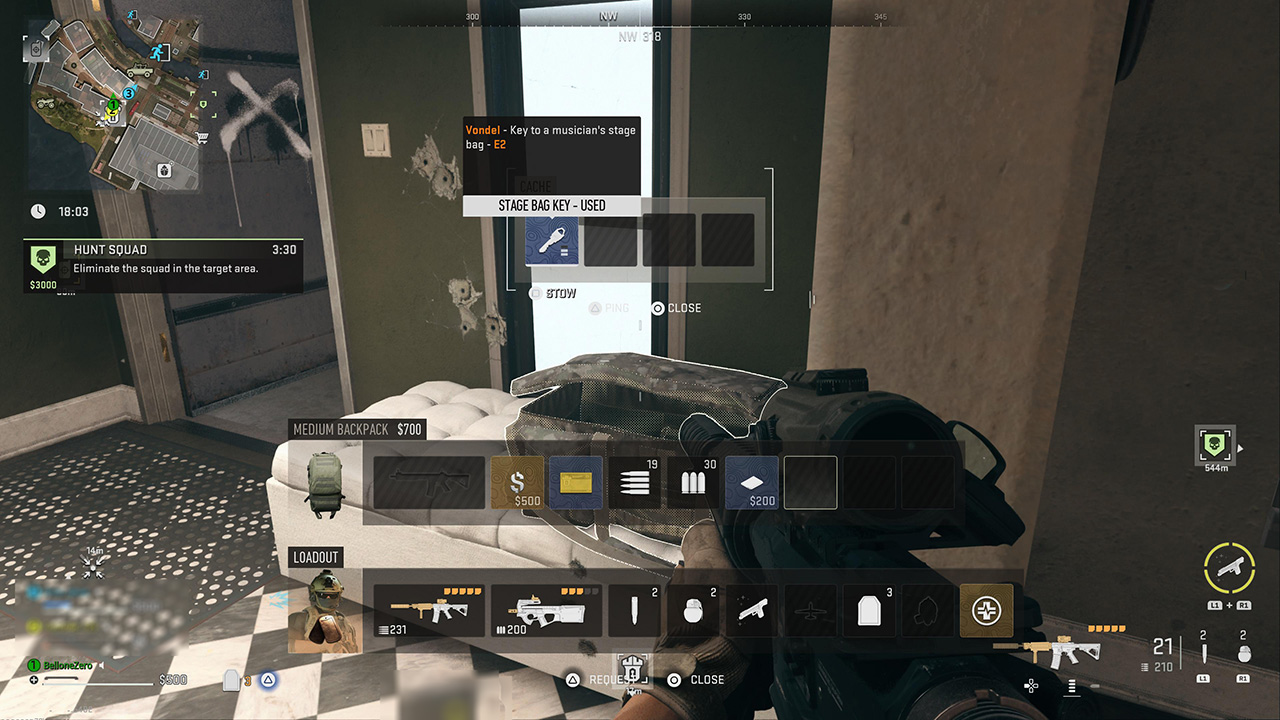Viewport: 1280px width, 720px height.
Task: Select the $500 cash stack in the backpack
Action: (517, 482)
